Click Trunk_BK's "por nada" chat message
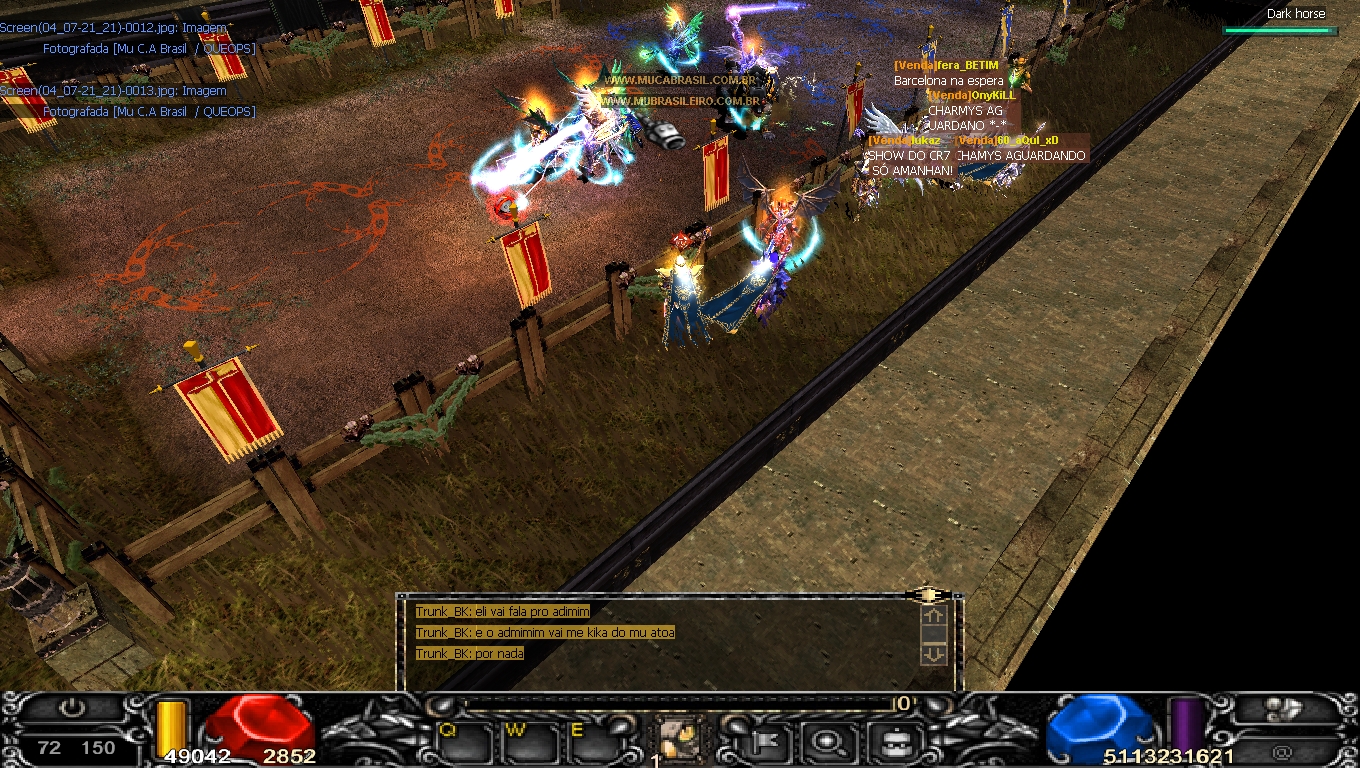The image size is (1360, 768). click(469, 654)
